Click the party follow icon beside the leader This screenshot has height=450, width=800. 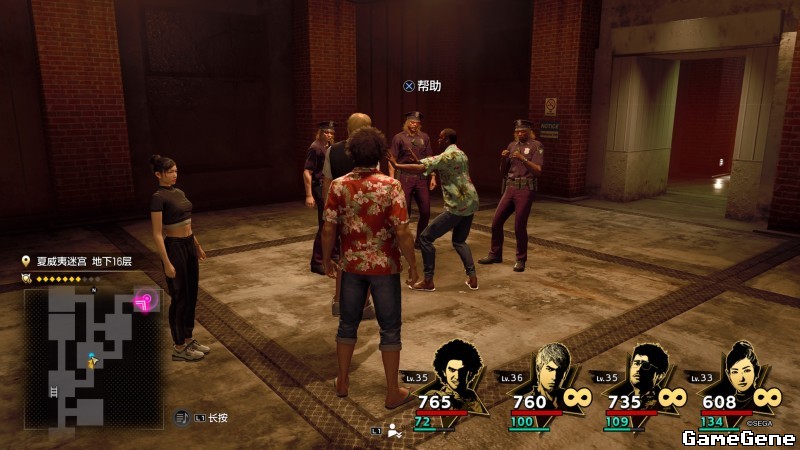click(394, 431)
